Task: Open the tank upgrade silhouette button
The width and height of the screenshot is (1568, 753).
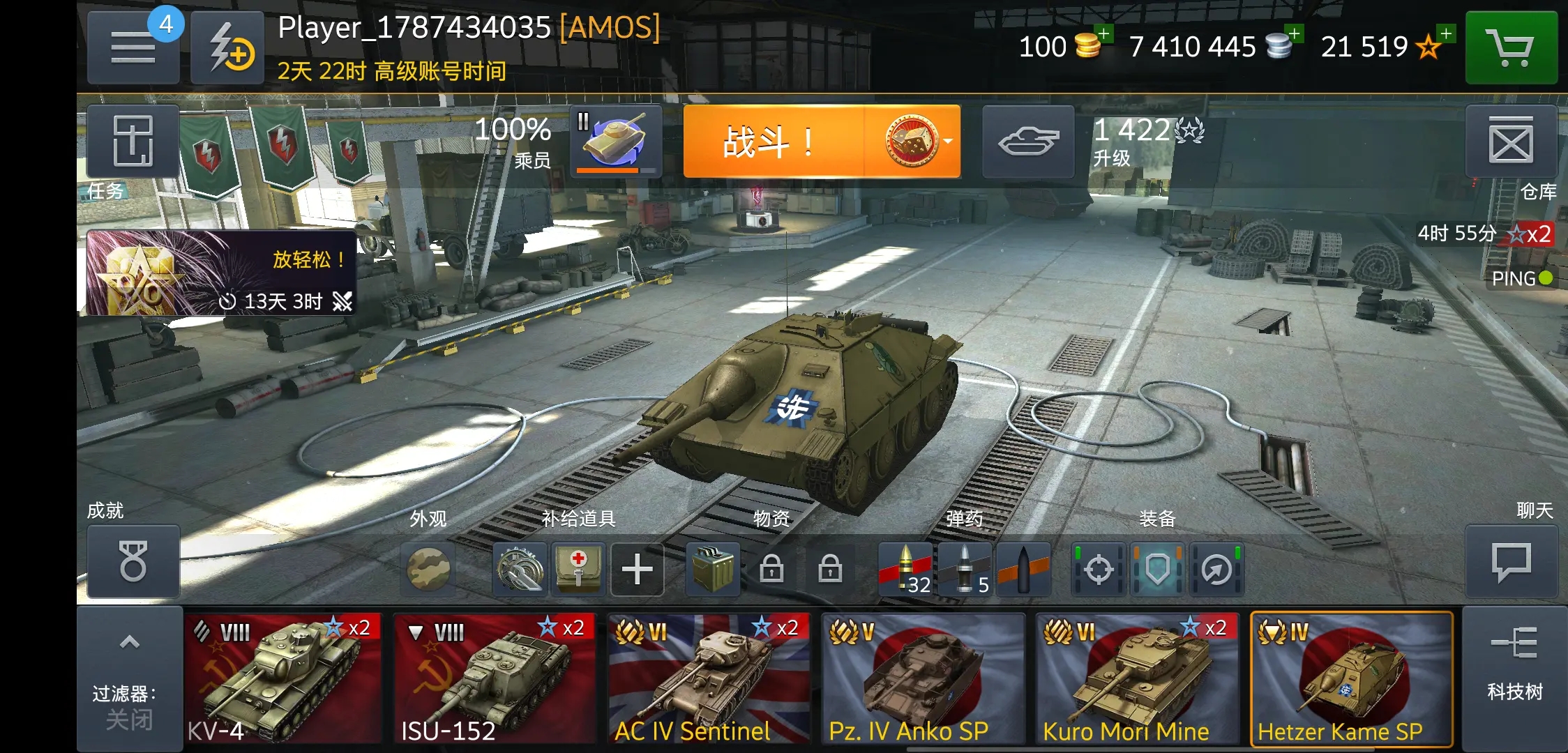Action: click(1028, 142)
